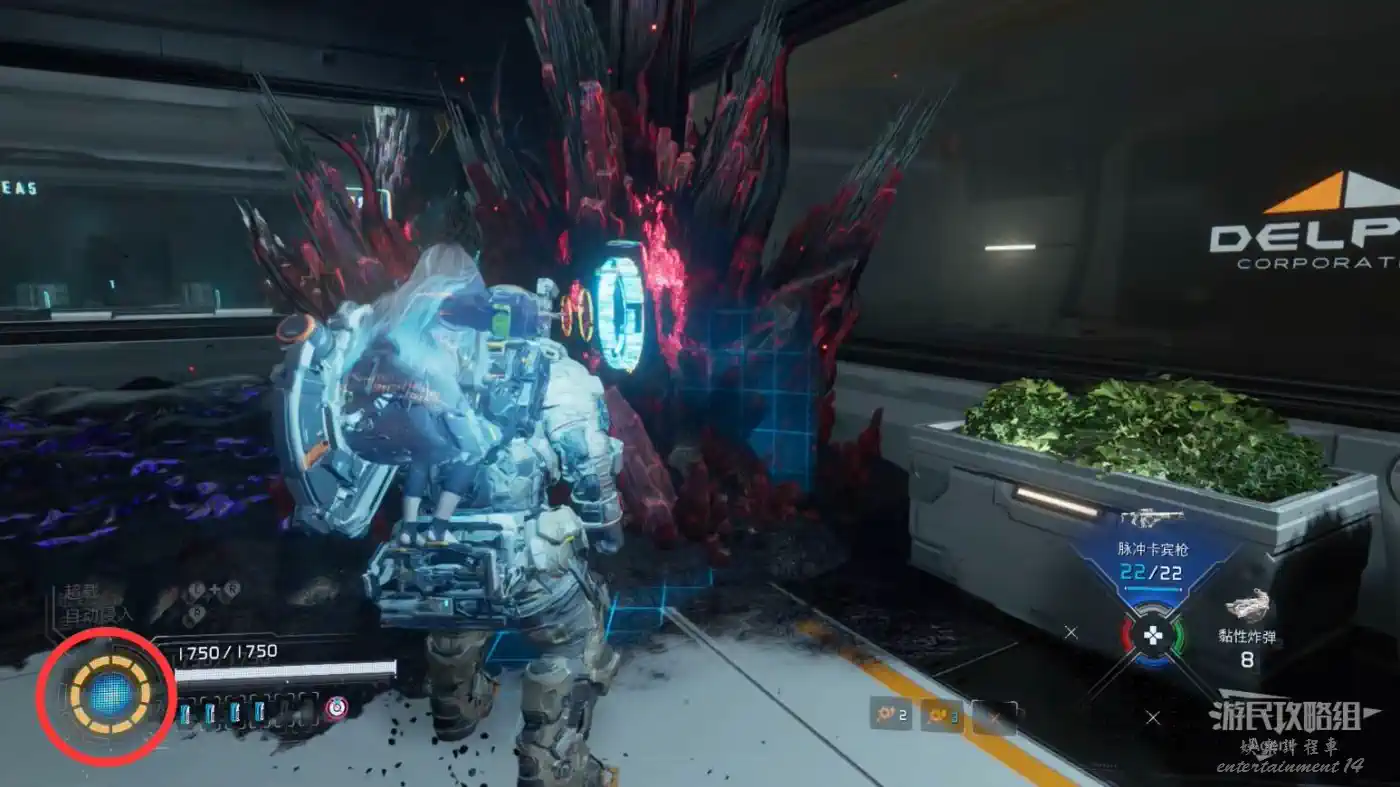The height and width of the screenshot is (787, 1400).
Task: Select the consumable slot showing count 2
Action: (x=890, y=715)
